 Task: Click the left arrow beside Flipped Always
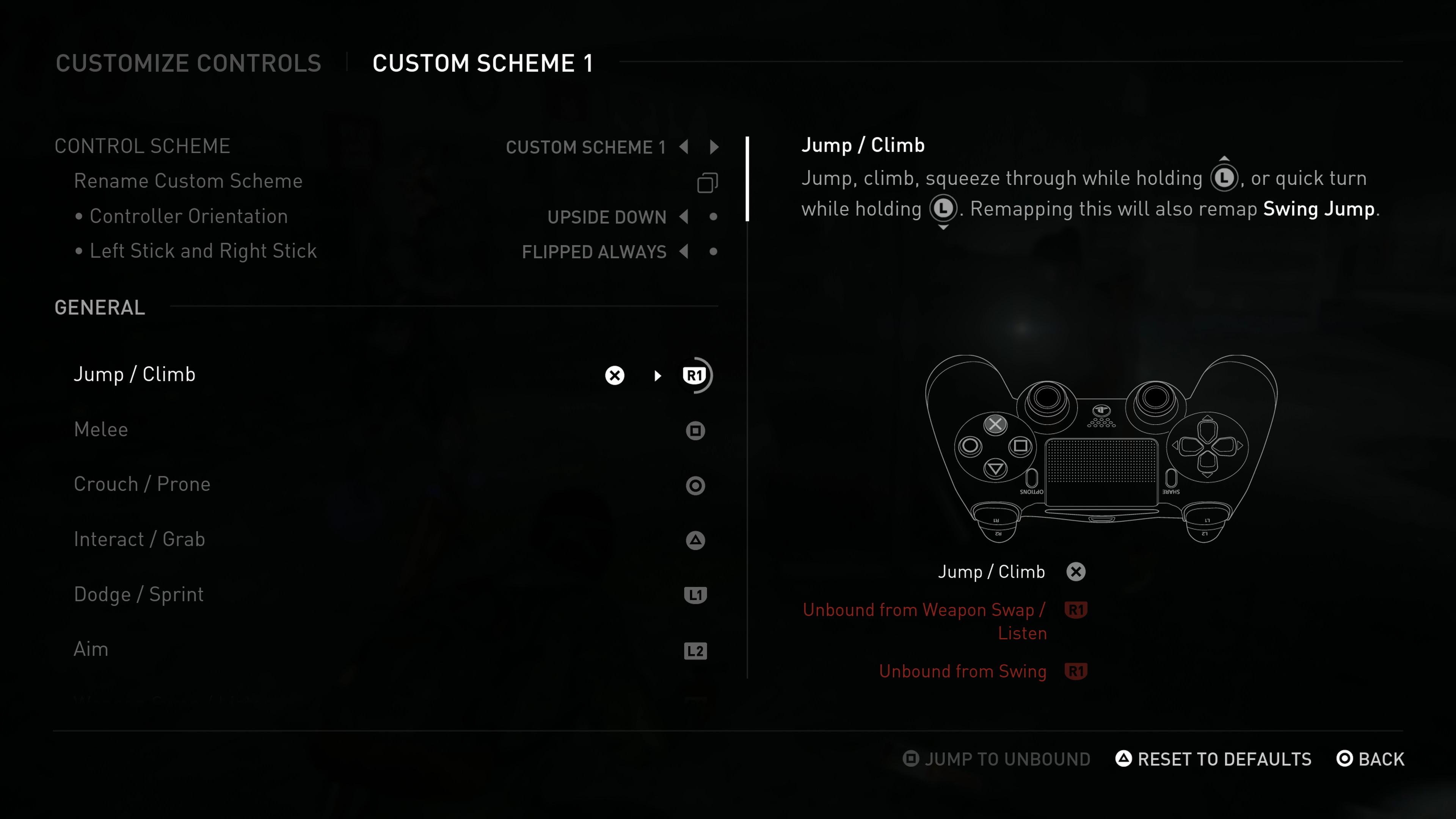(x=684, y=252)
